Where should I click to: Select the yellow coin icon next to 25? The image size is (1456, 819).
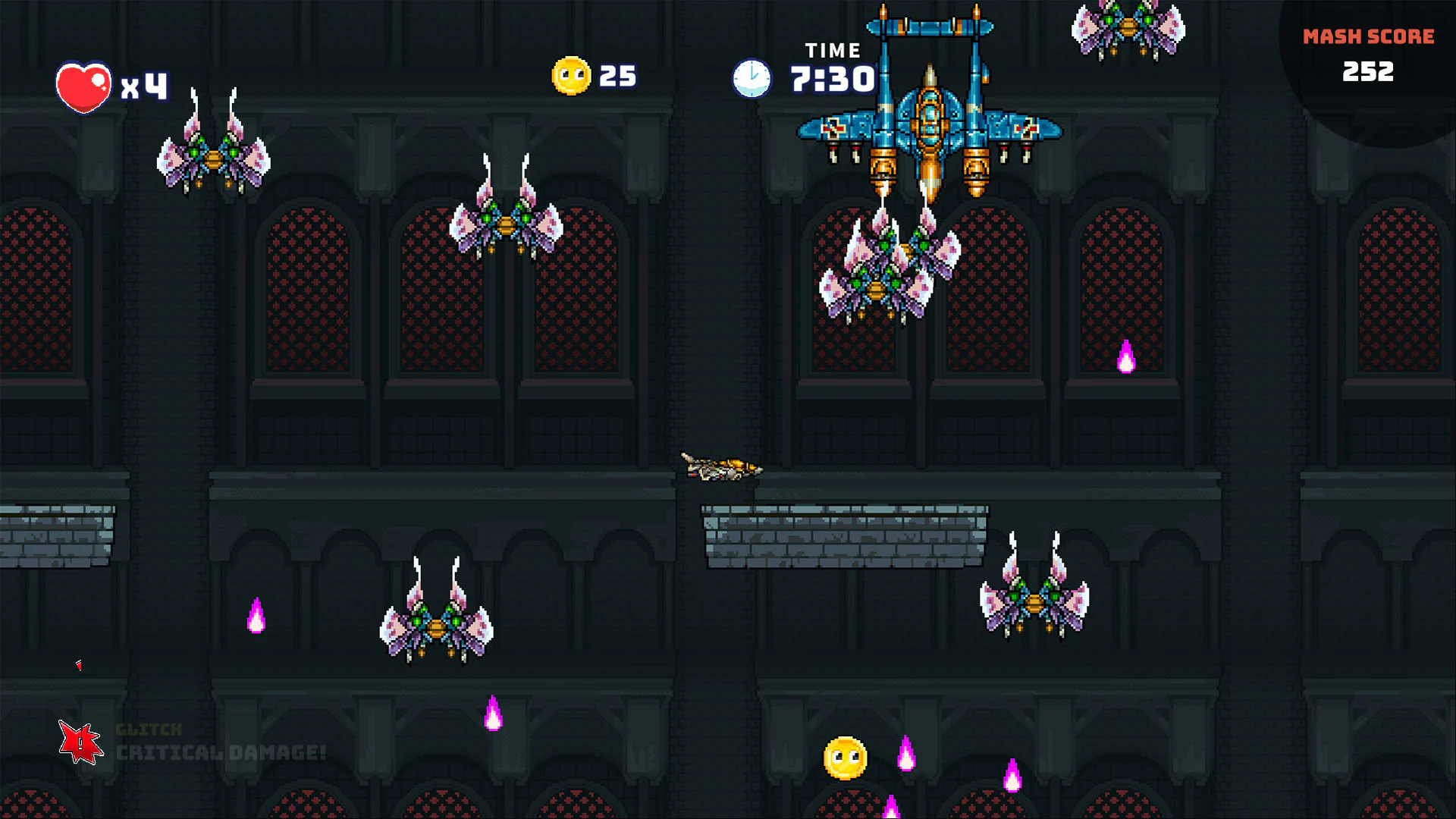click(x=572, y=75)
